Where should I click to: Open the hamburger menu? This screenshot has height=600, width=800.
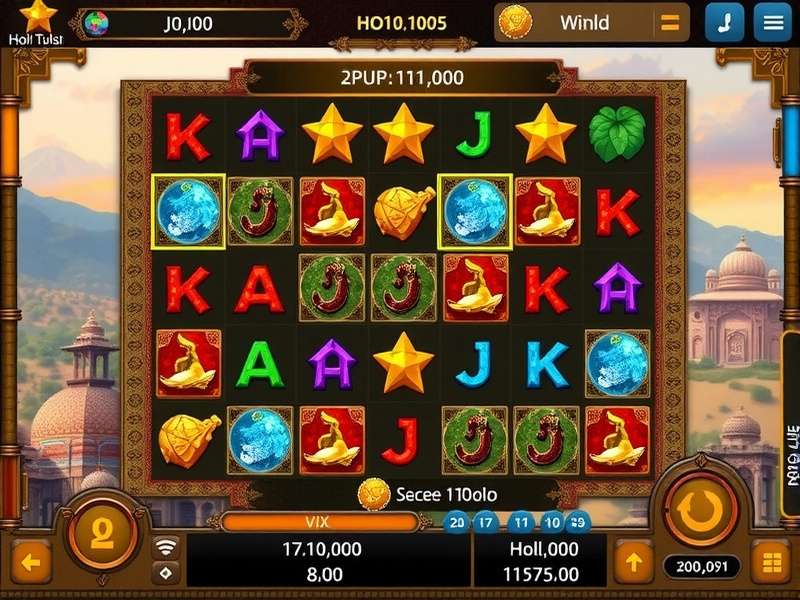point(773,22)
